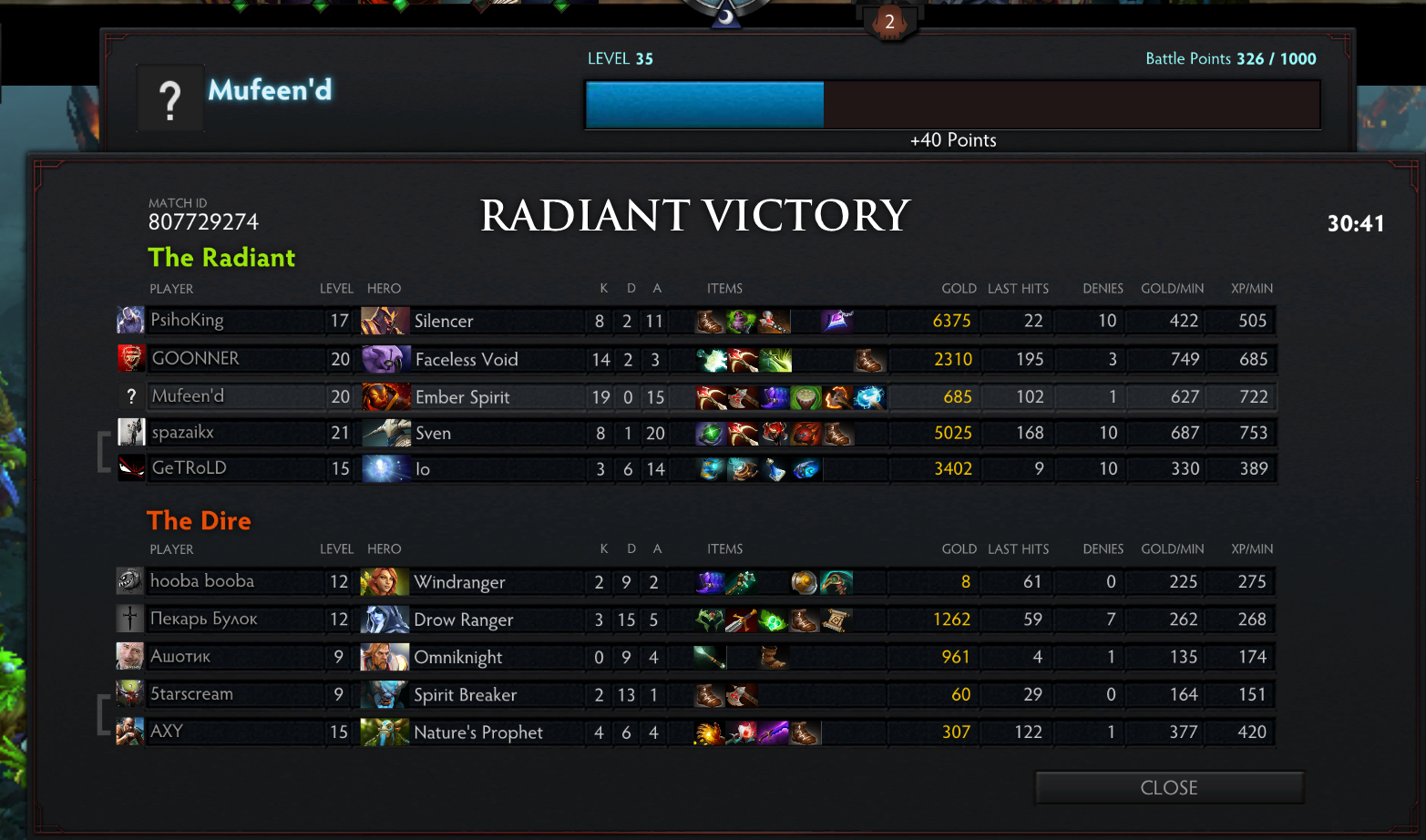The image size is (1426, 840).
Task: Select the Omniknight hero portrait
Action: [385, 657]
